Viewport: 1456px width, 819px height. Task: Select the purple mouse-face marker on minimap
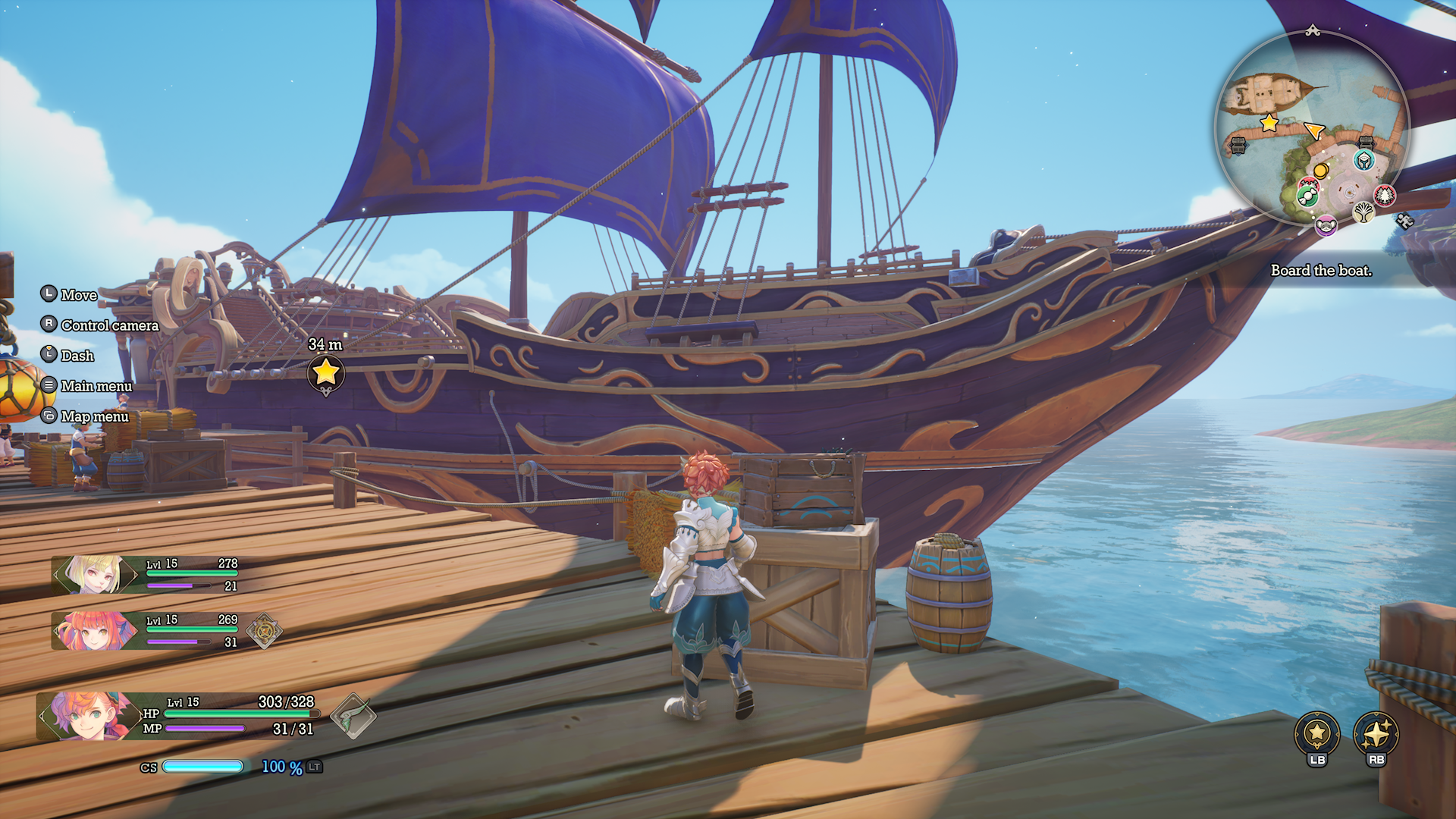point(1326,224)
